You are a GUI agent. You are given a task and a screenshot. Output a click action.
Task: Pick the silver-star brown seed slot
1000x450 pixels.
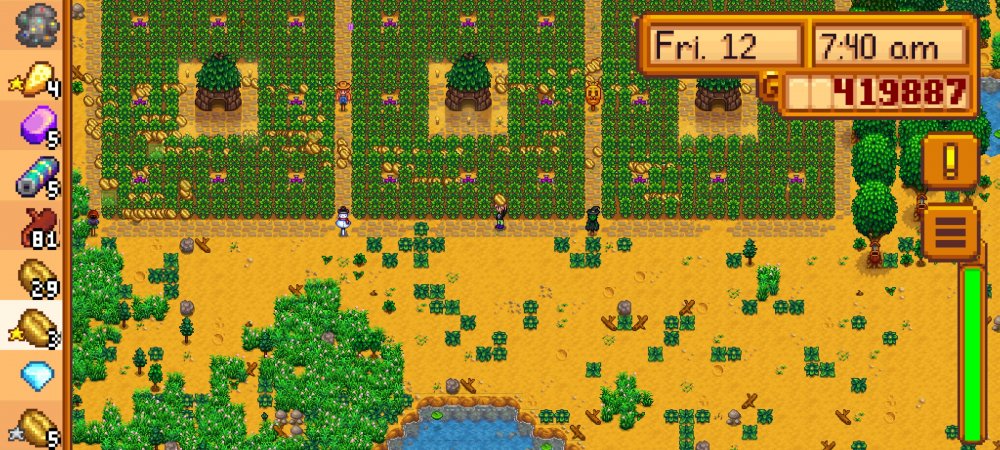pos(37,425)
